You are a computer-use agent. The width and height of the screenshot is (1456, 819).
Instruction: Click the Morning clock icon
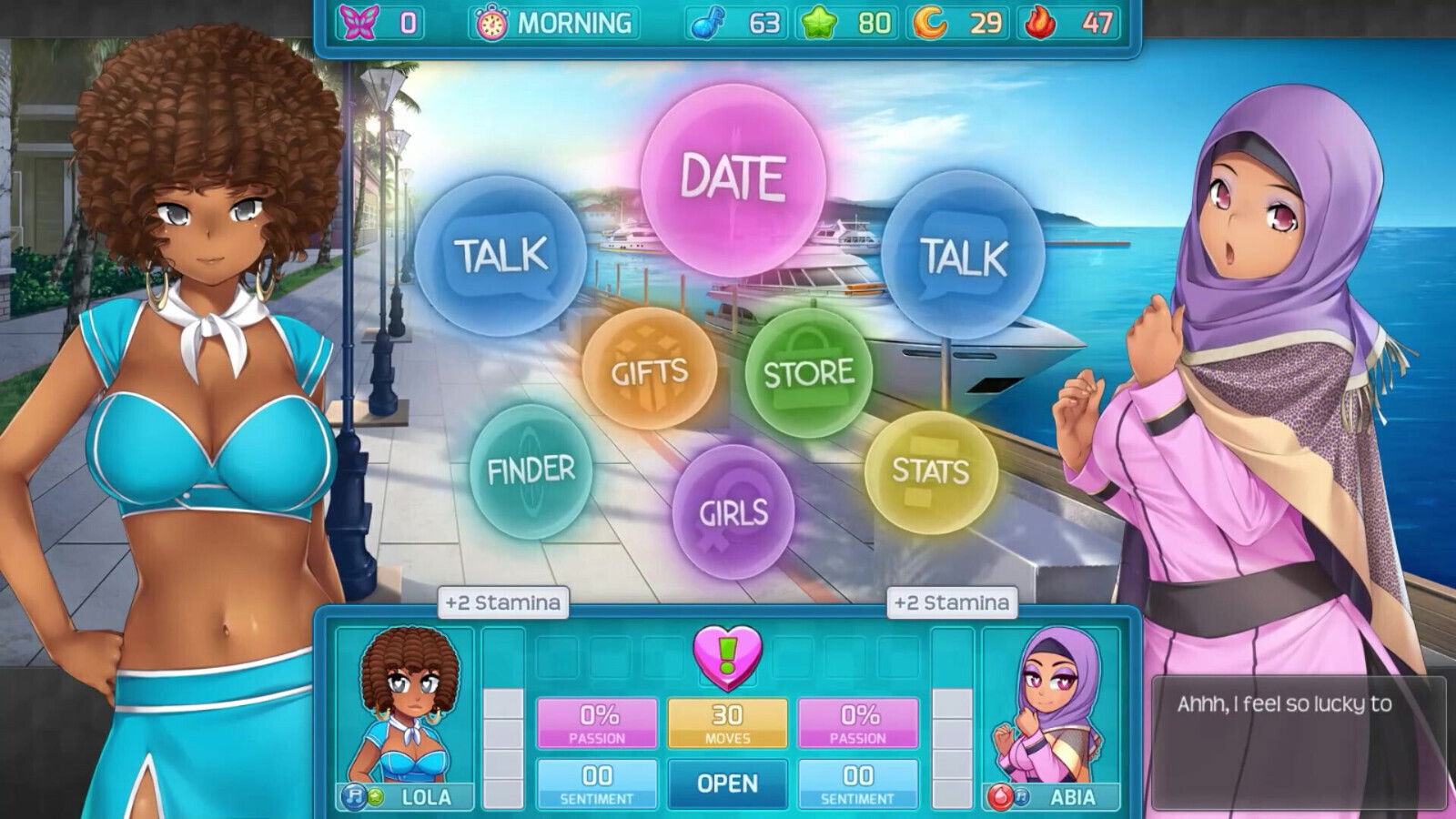pyautogui.click(x=491, y=24)
